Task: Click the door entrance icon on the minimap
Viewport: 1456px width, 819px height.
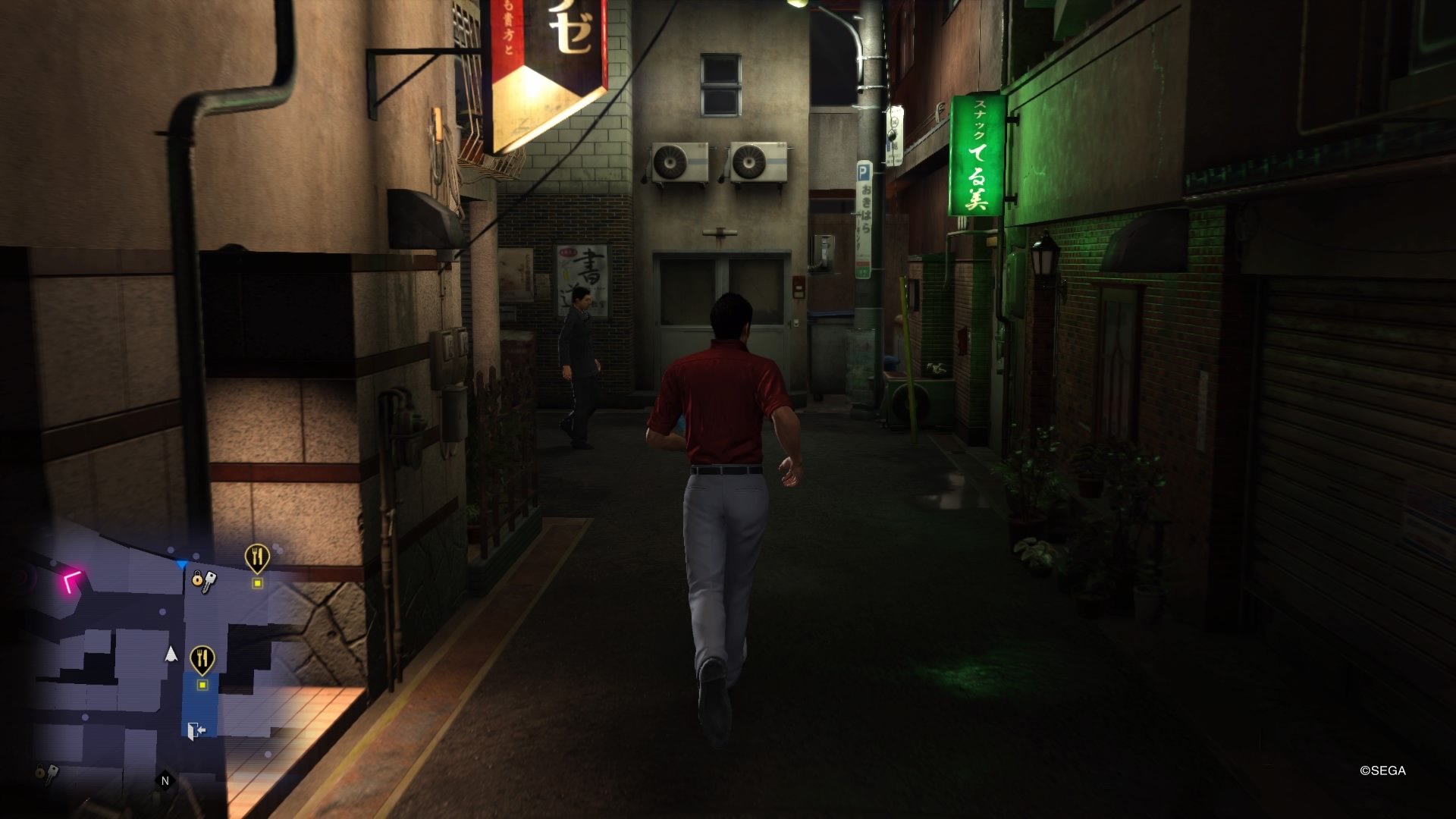Action: click(x=196, y=730)
